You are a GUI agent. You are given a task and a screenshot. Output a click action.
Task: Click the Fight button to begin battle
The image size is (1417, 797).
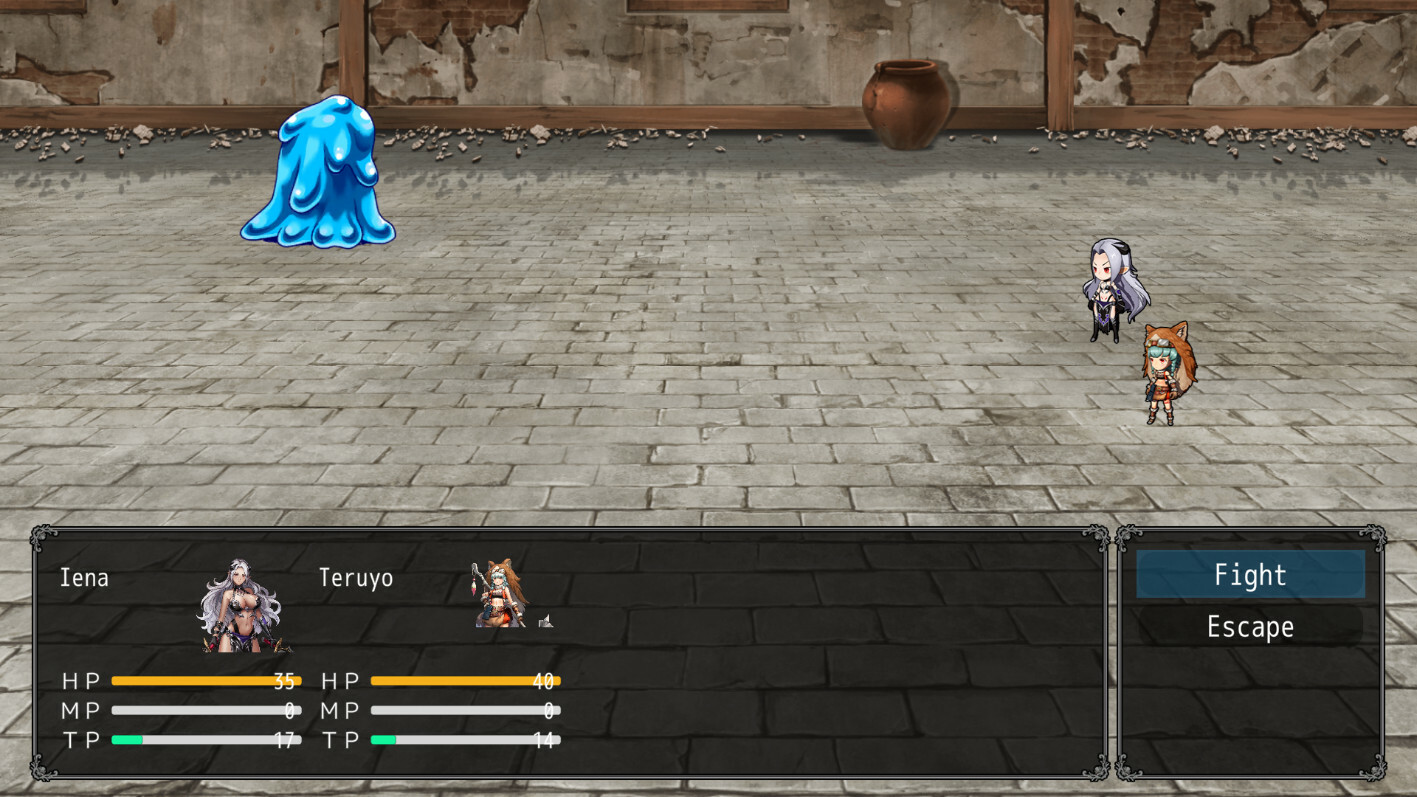tap(1249, 575)
